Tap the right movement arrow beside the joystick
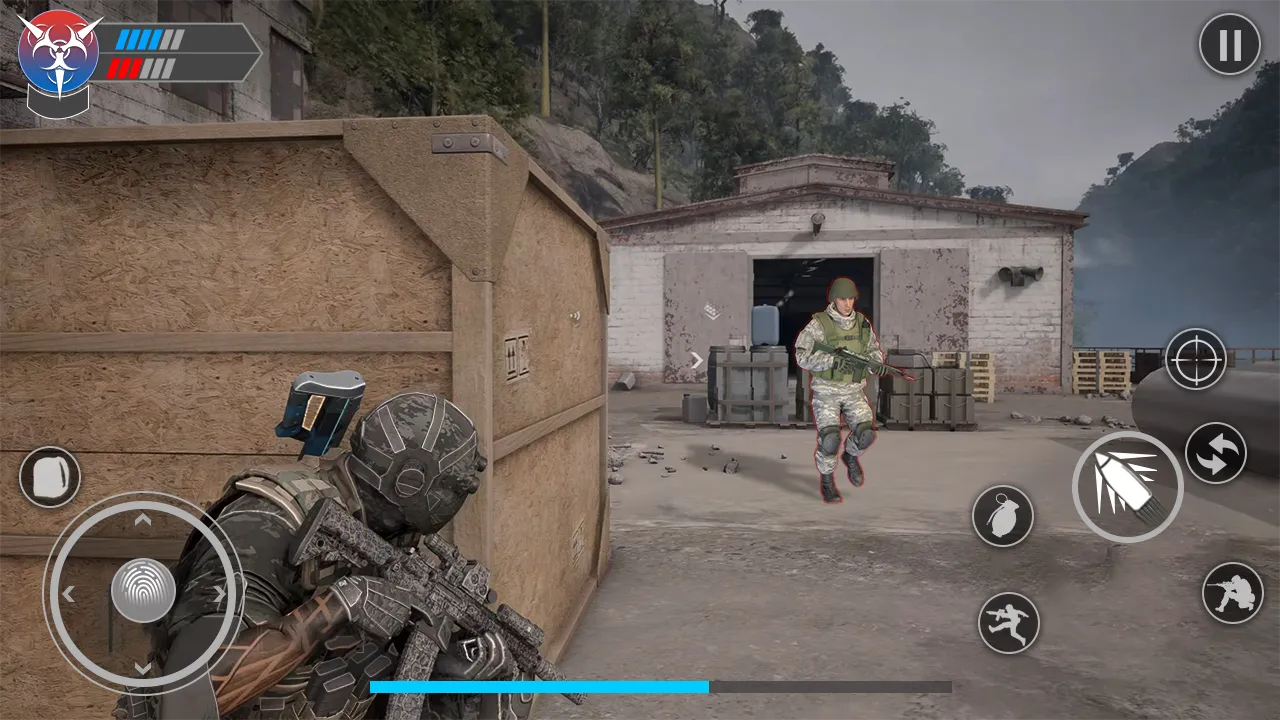1280x720 pixels. point(221,592)
